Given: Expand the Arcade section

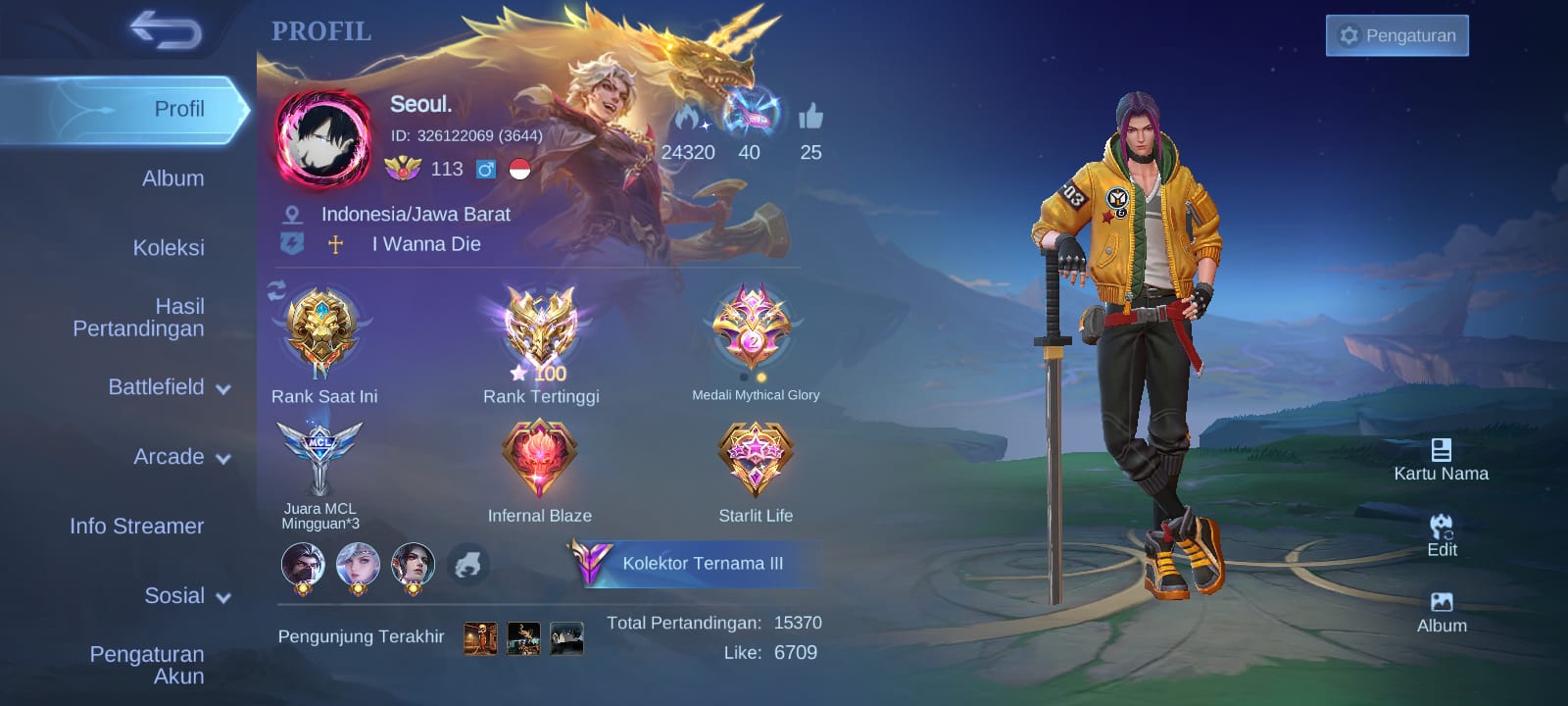Looking at the screenshot, I should point(181,457).
